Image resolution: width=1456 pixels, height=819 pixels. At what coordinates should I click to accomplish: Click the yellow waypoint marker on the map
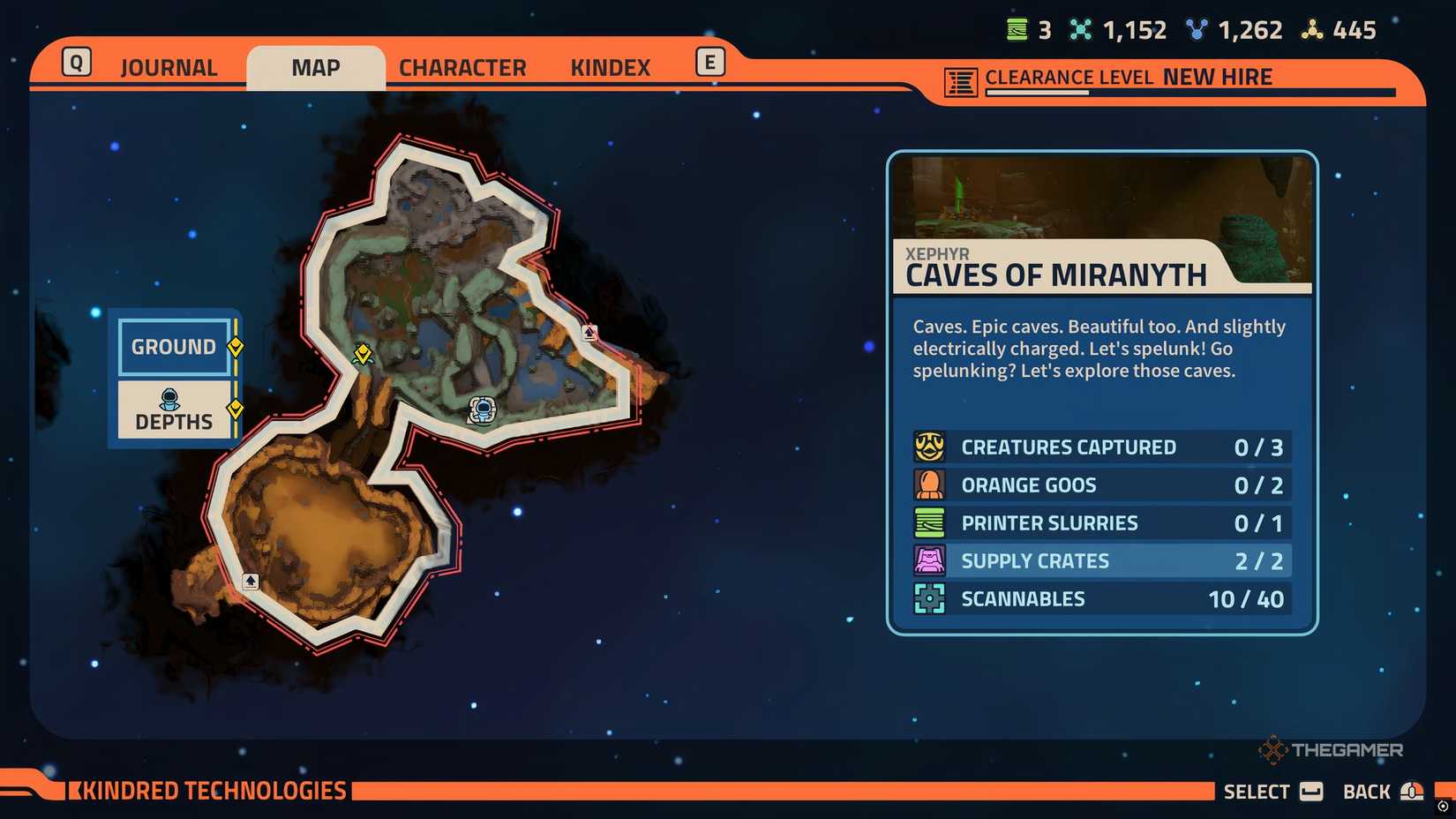click(364, 356)
